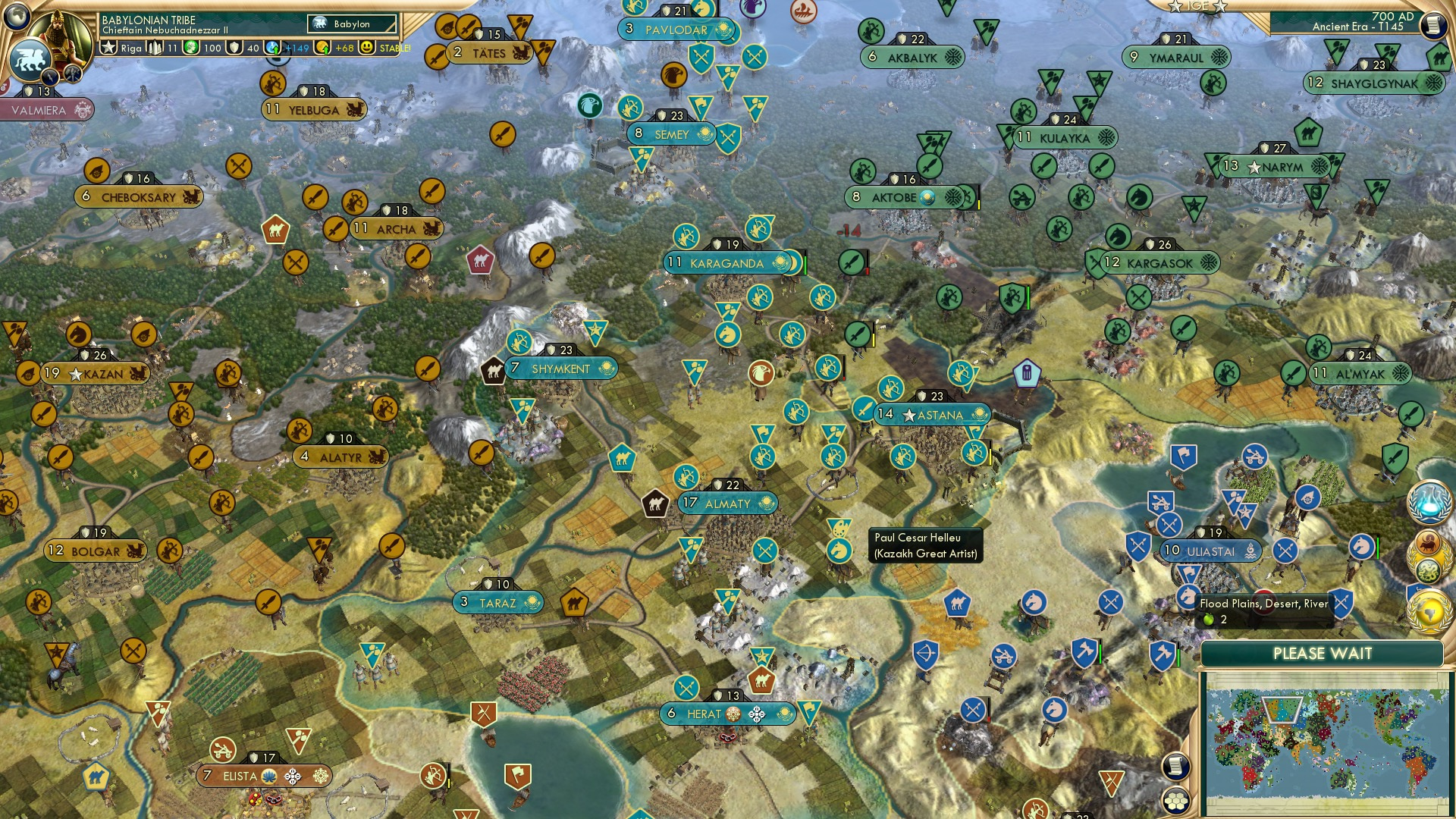The image size is (1456, 819).
Task: Select the winged lion civilization emblem
Action: 30,58
